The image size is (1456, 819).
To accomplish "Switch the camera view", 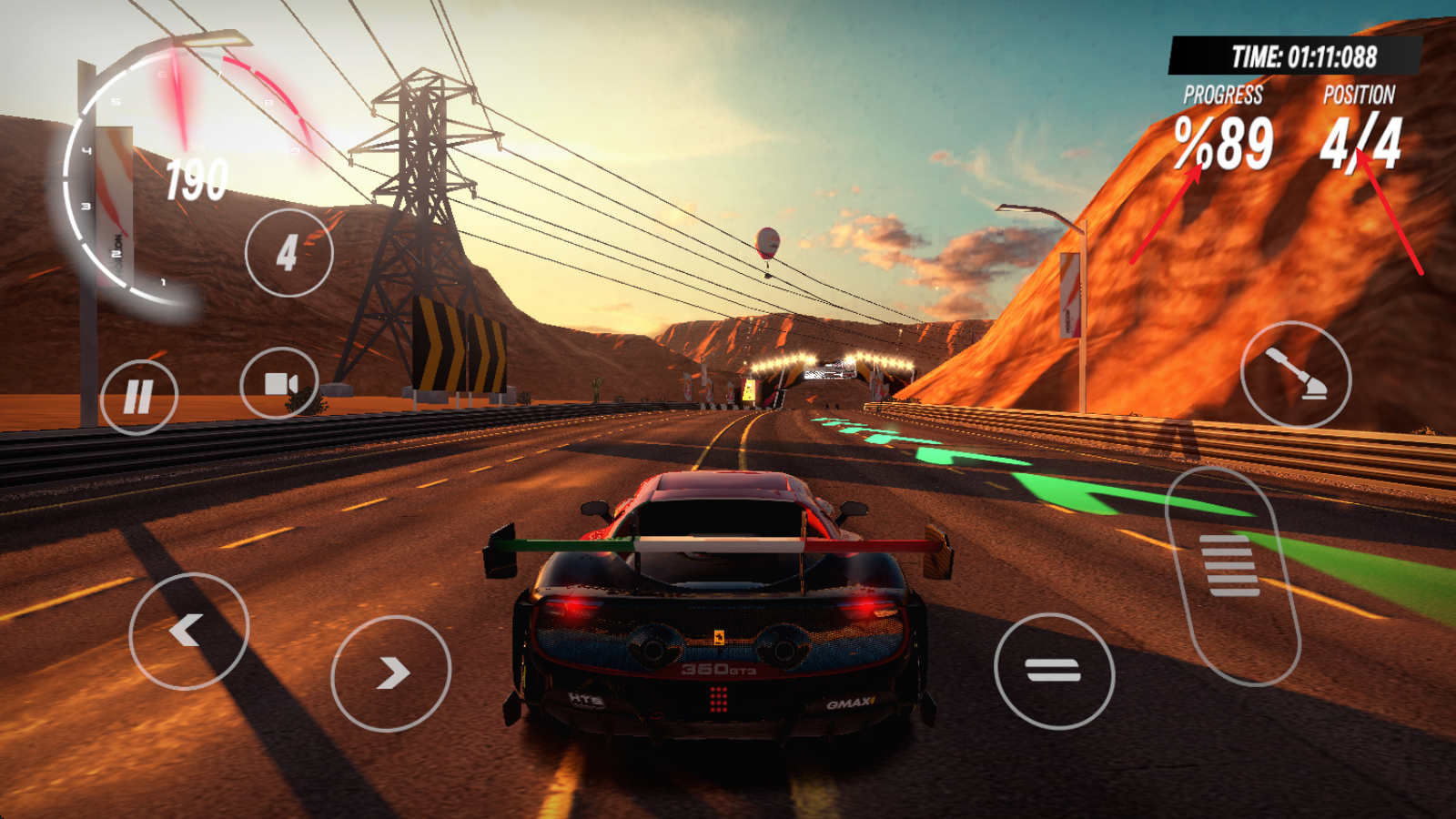I will pos(280,383).
